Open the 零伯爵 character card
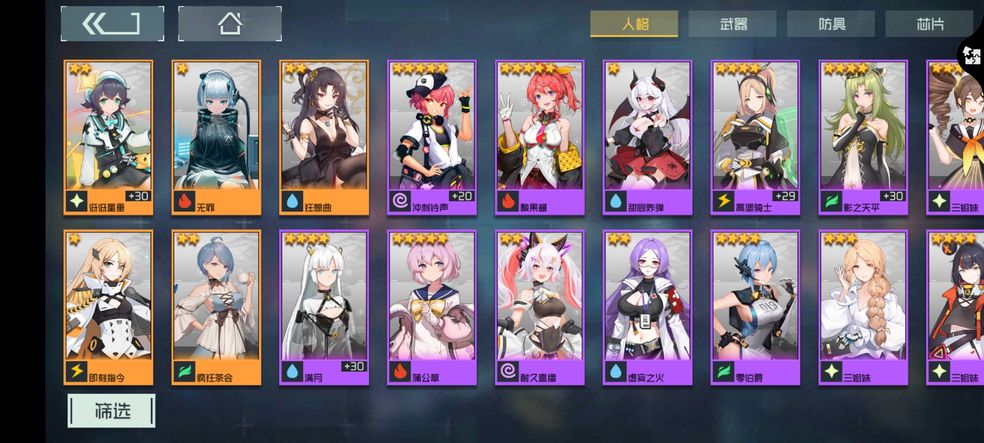 [756, 307]
